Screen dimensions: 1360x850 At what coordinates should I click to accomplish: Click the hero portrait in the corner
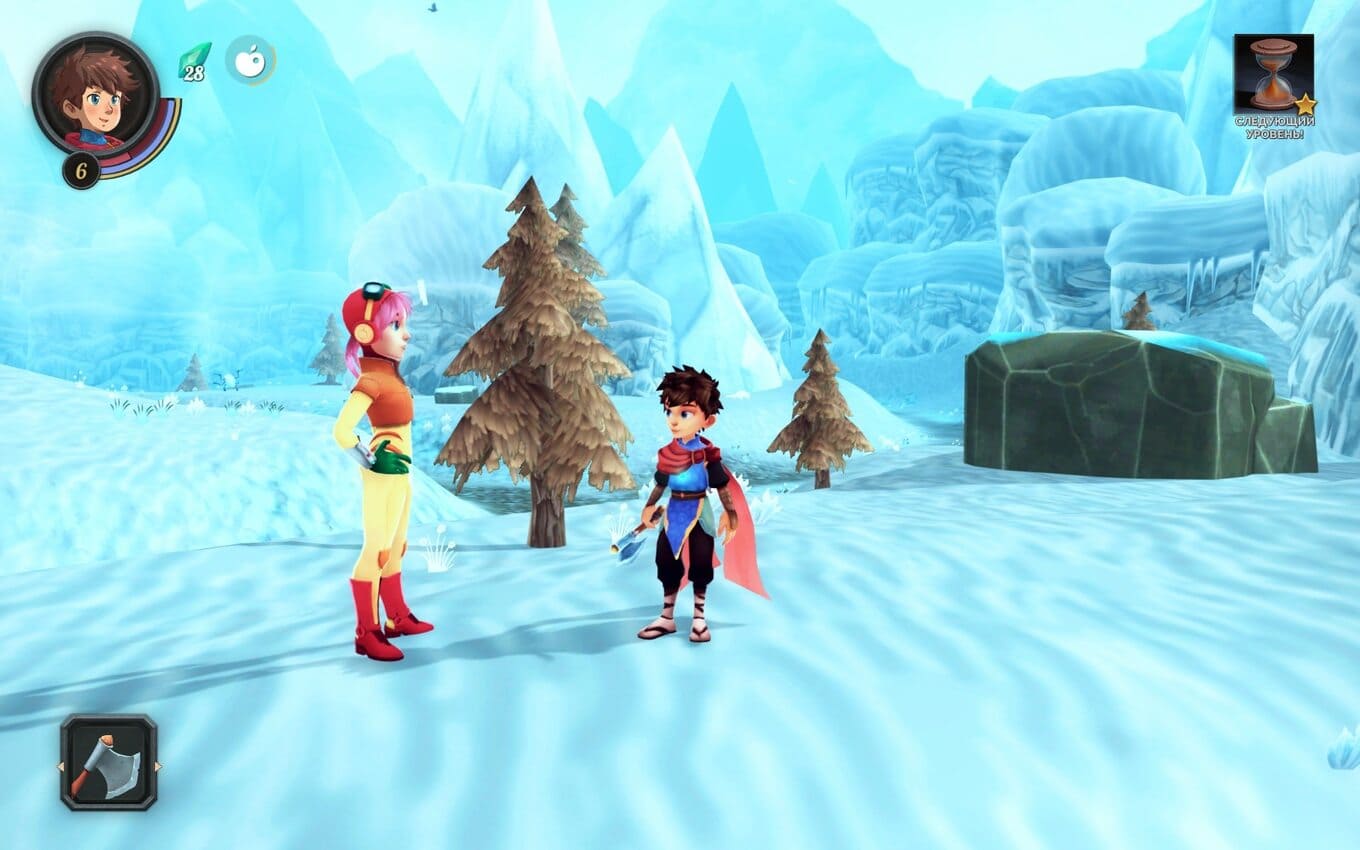[95, 95]
